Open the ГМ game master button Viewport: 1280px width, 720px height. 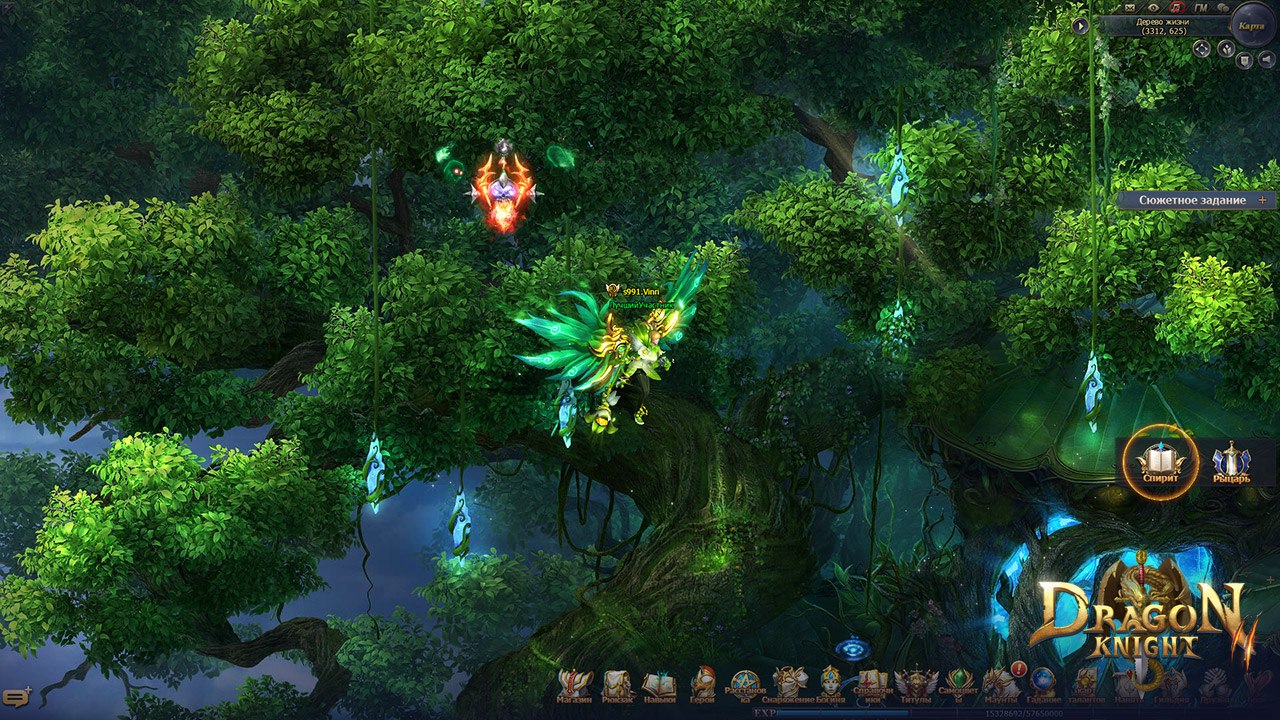click(1201, 7)
